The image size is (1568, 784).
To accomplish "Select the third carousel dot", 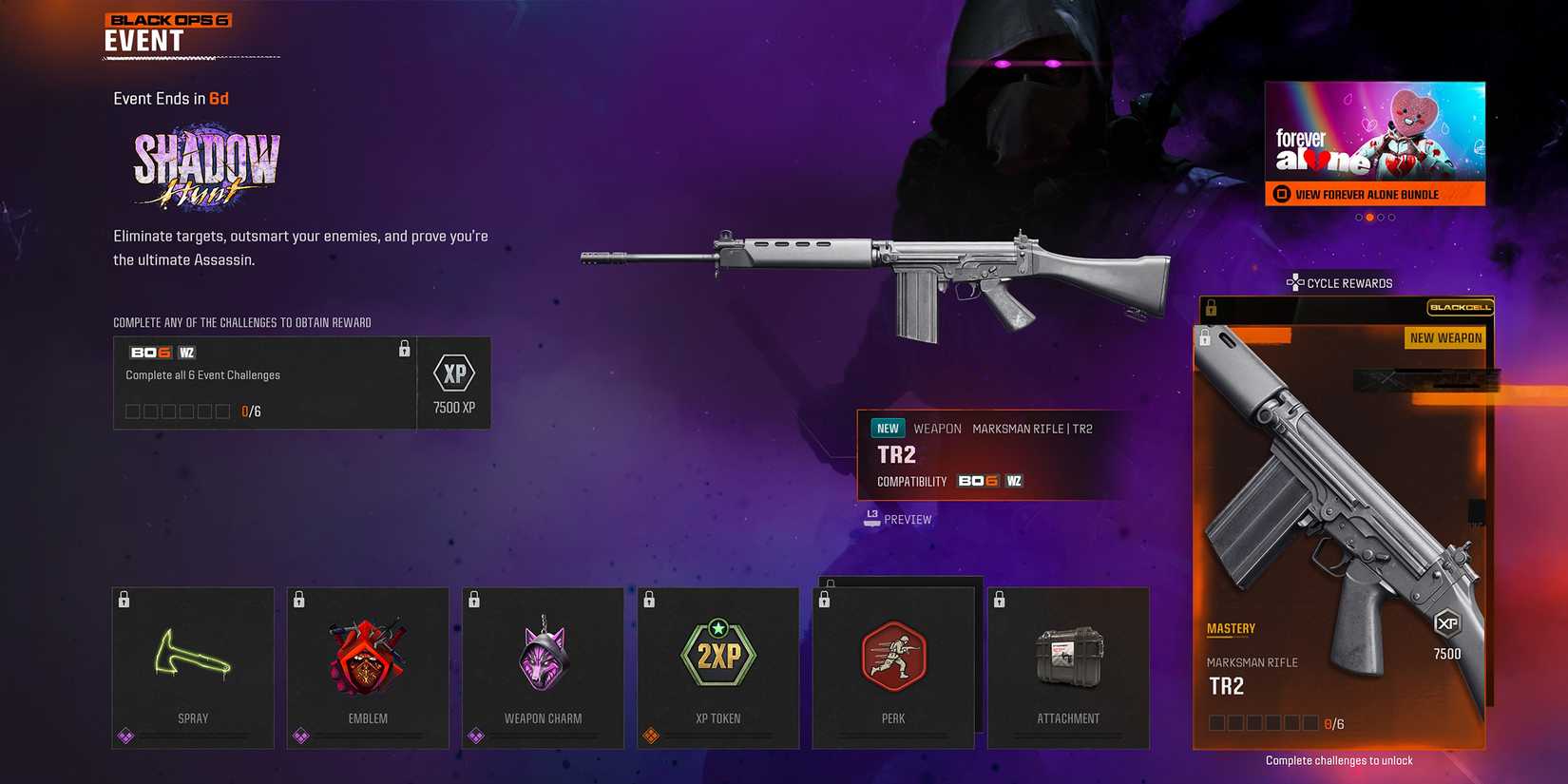I will pos(1380,217).
